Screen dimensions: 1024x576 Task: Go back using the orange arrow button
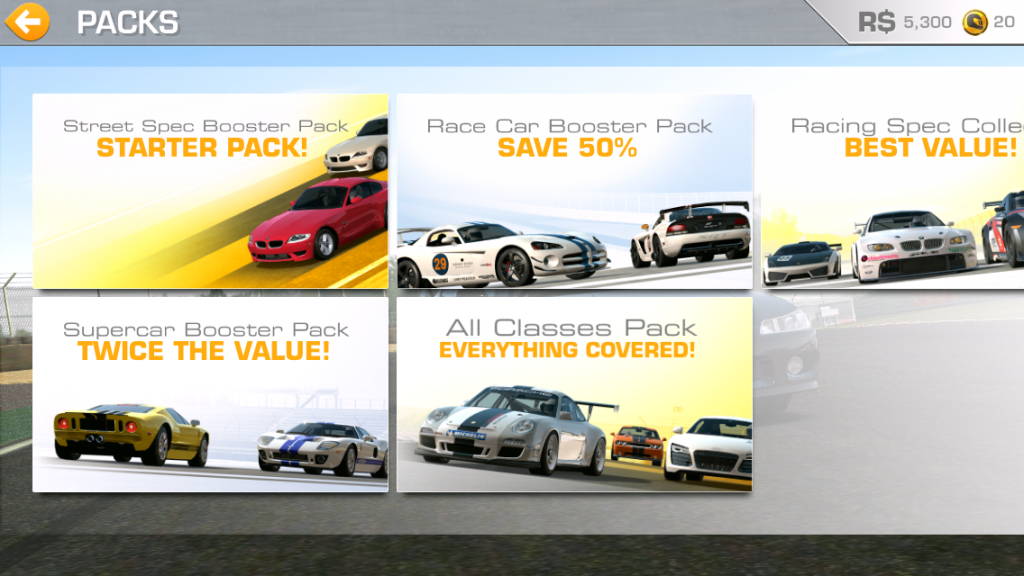point(28,22)
